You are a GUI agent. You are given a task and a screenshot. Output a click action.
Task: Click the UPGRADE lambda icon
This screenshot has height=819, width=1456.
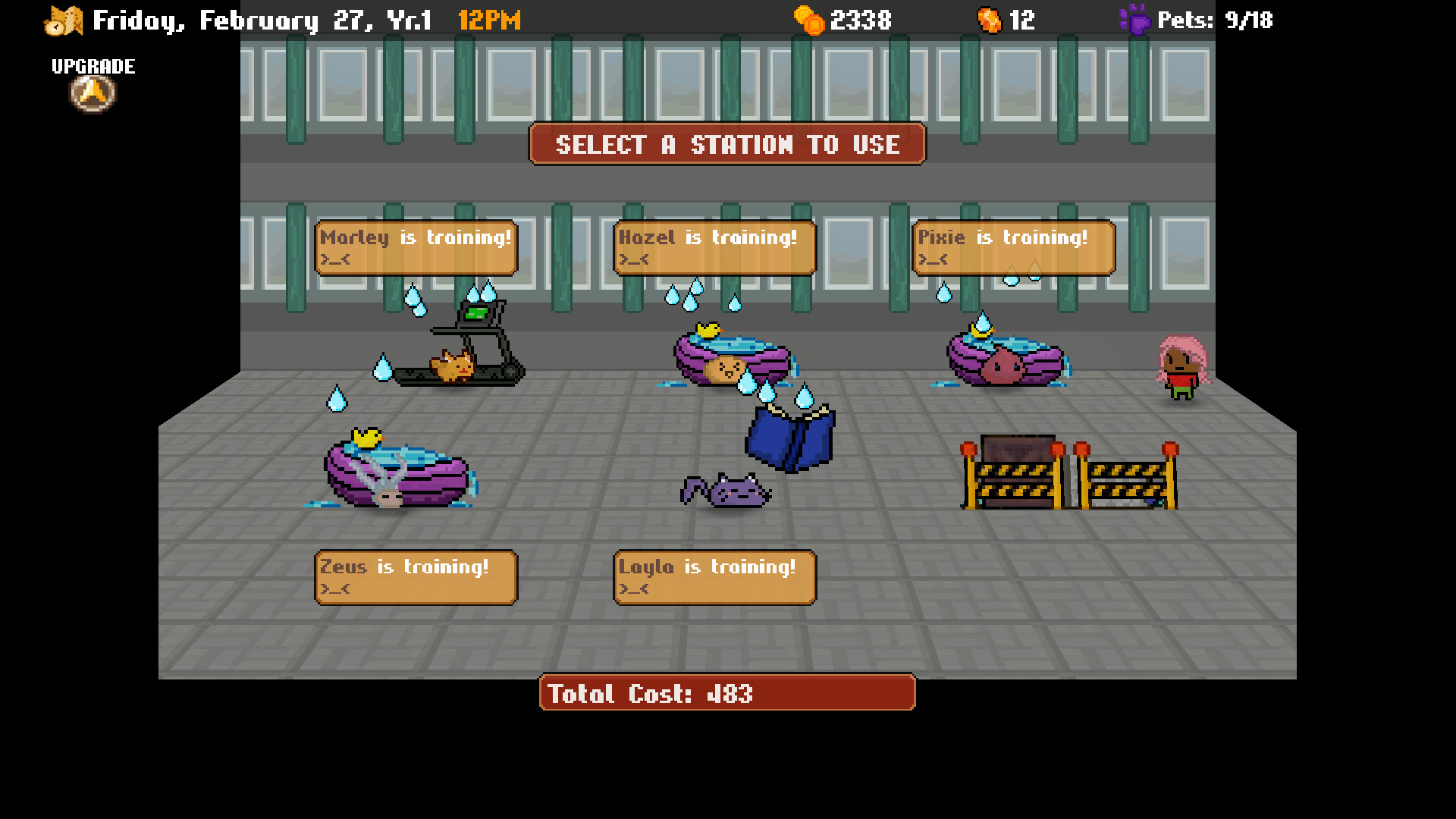point(91,93)
